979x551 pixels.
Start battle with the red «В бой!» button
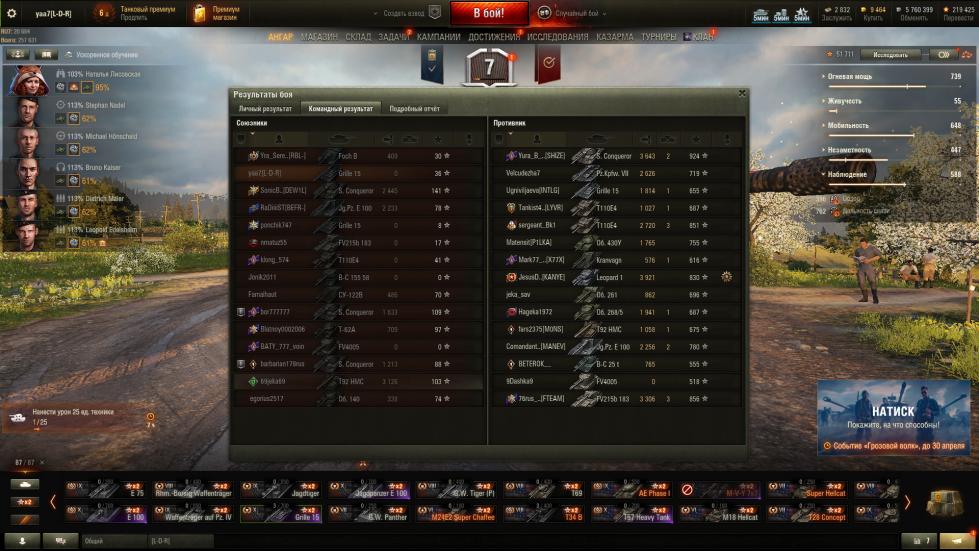click(489, 13)
